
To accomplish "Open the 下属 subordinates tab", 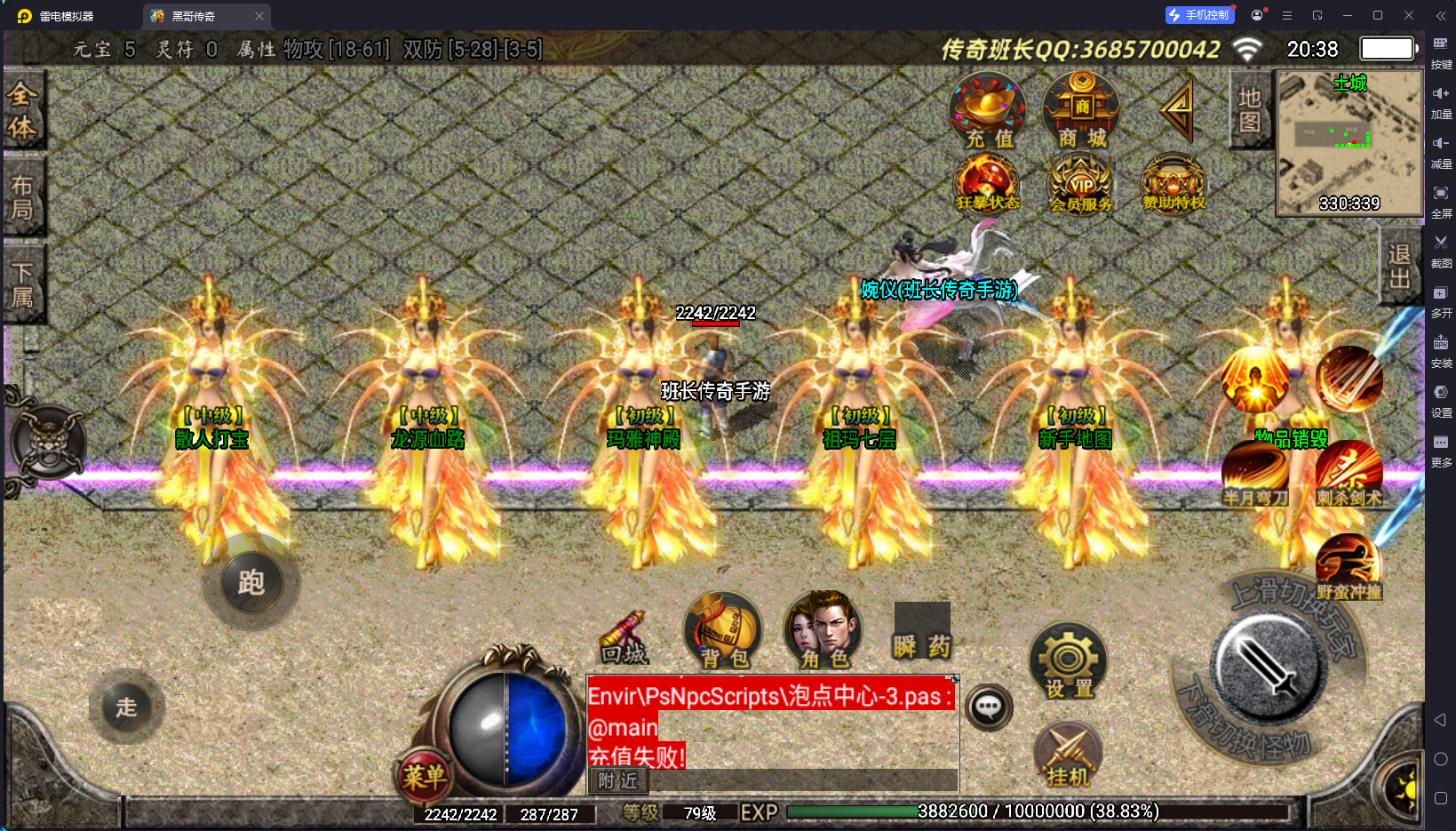I will click(x=22, y=284).
